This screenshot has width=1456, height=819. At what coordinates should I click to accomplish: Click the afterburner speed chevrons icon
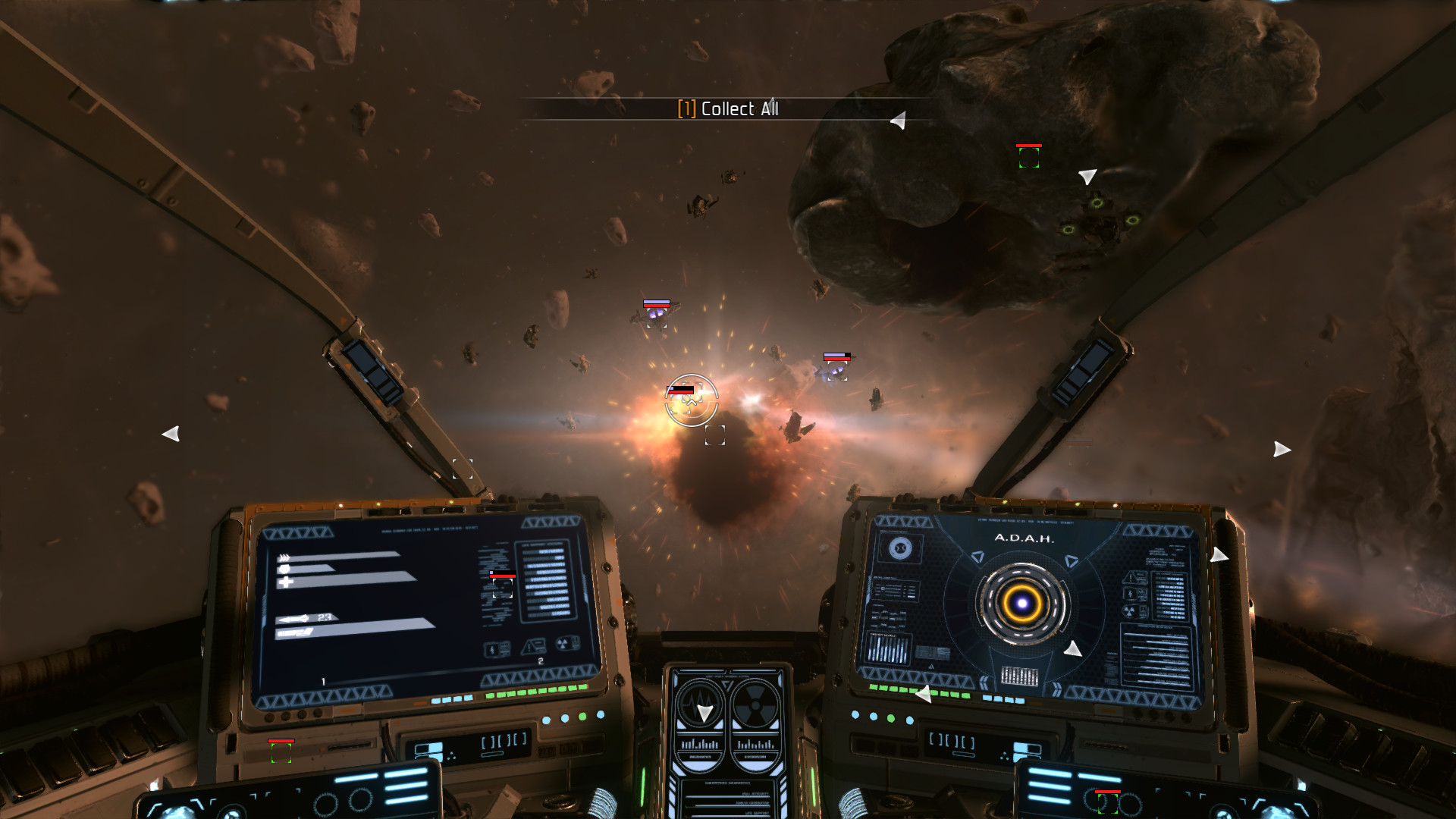click(x=284, y=557)
